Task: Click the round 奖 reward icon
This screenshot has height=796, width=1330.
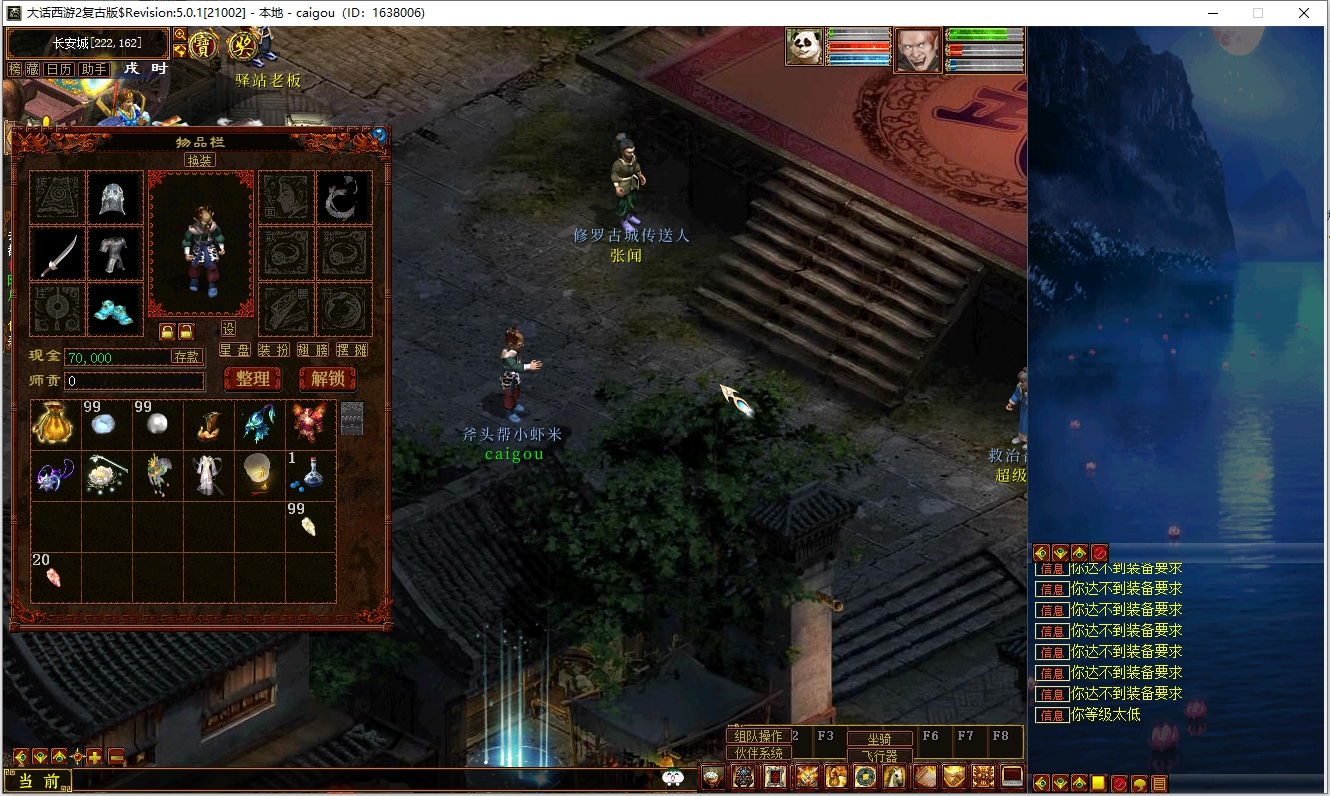Action: [x=243, y=45]
